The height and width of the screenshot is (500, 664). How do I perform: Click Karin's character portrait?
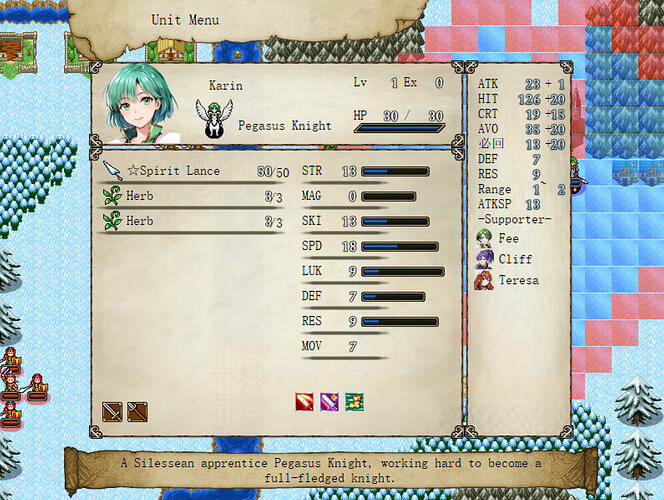pos(146,103)
